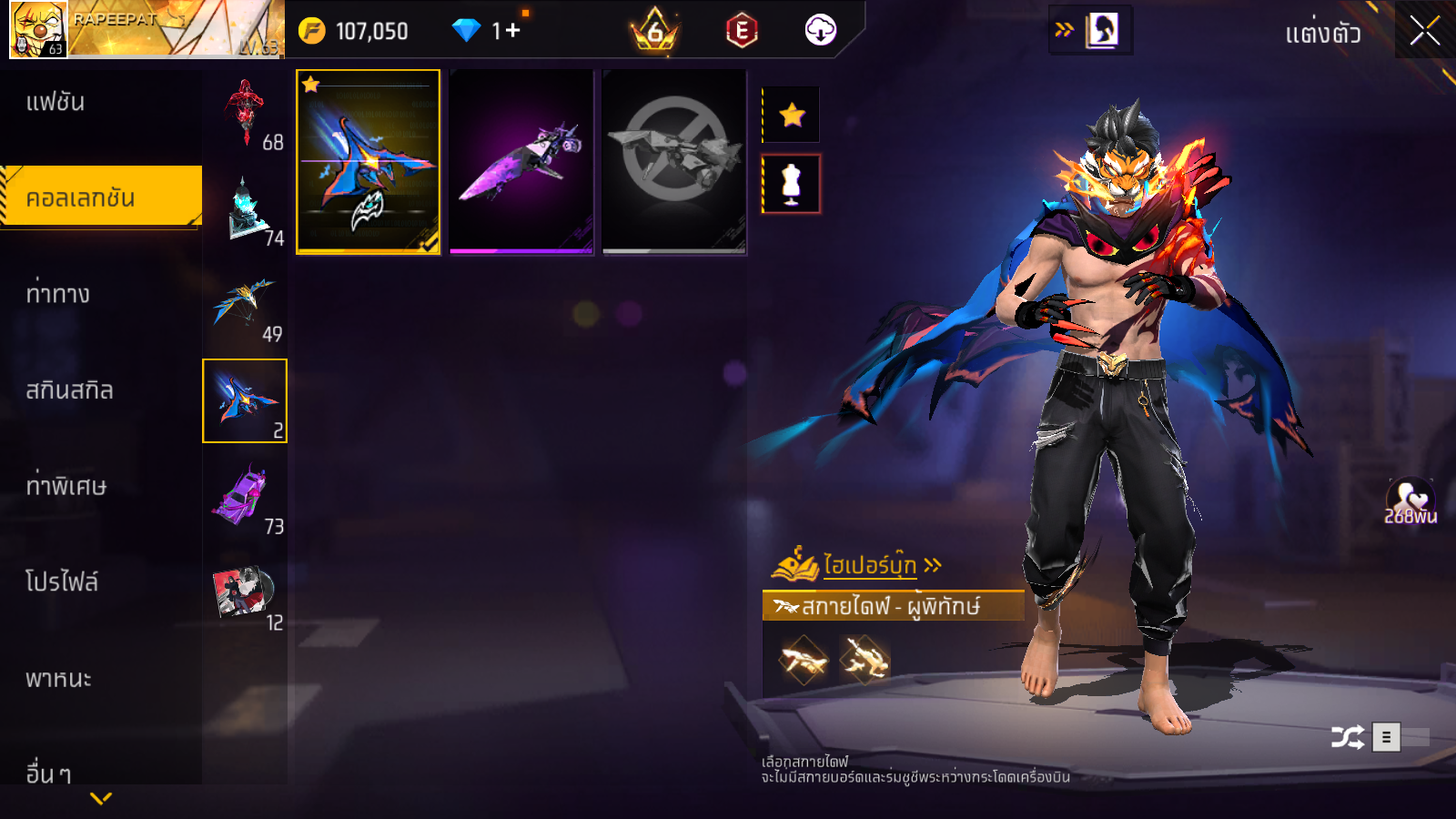This screenshot has height=819, width=1456.
Task: Add diamonds with the plus button
Action: point(512,31)
